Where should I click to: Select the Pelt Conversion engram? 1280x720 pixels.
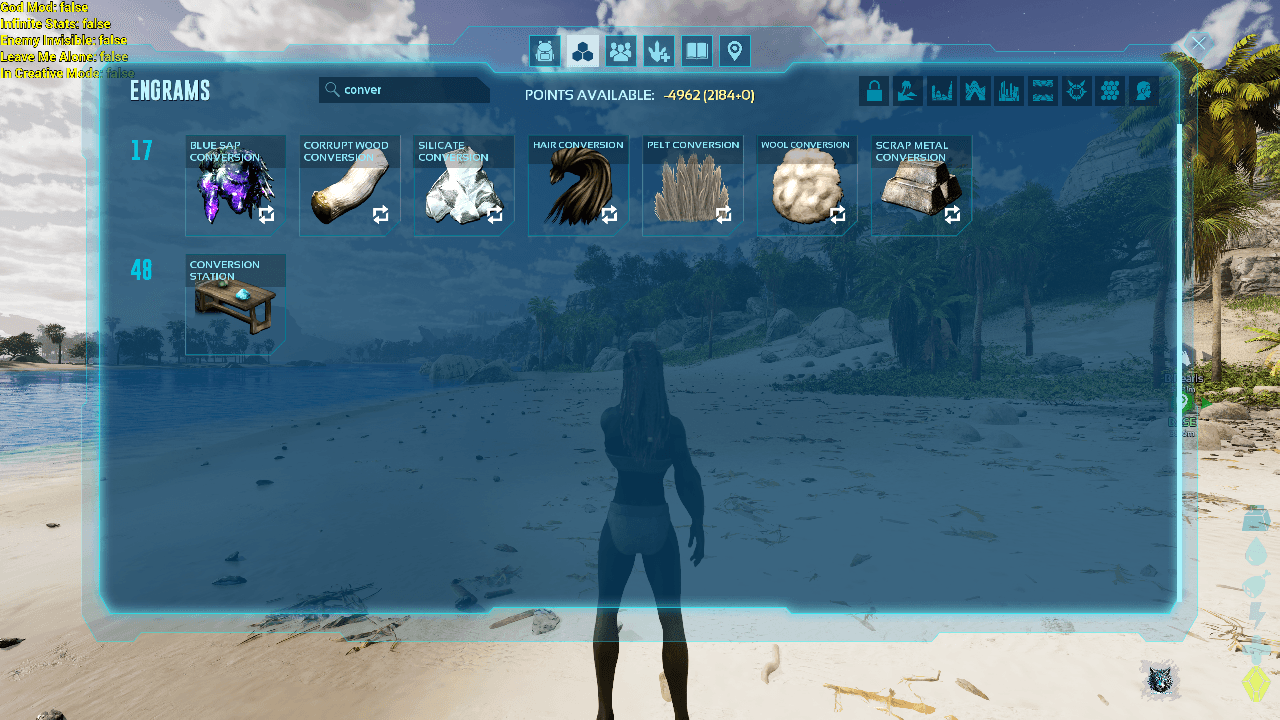pyautogui.click(x=692, y=187)
